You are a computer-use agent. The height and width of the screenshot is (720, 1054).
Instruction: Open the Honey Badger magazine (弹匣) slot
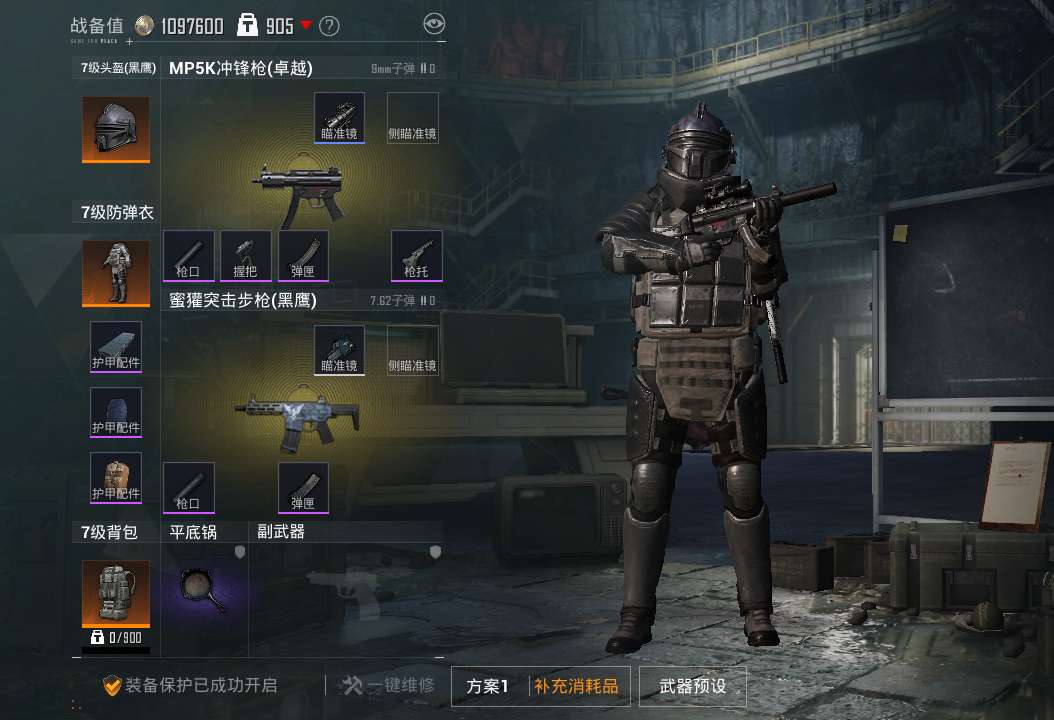(303, 486)
